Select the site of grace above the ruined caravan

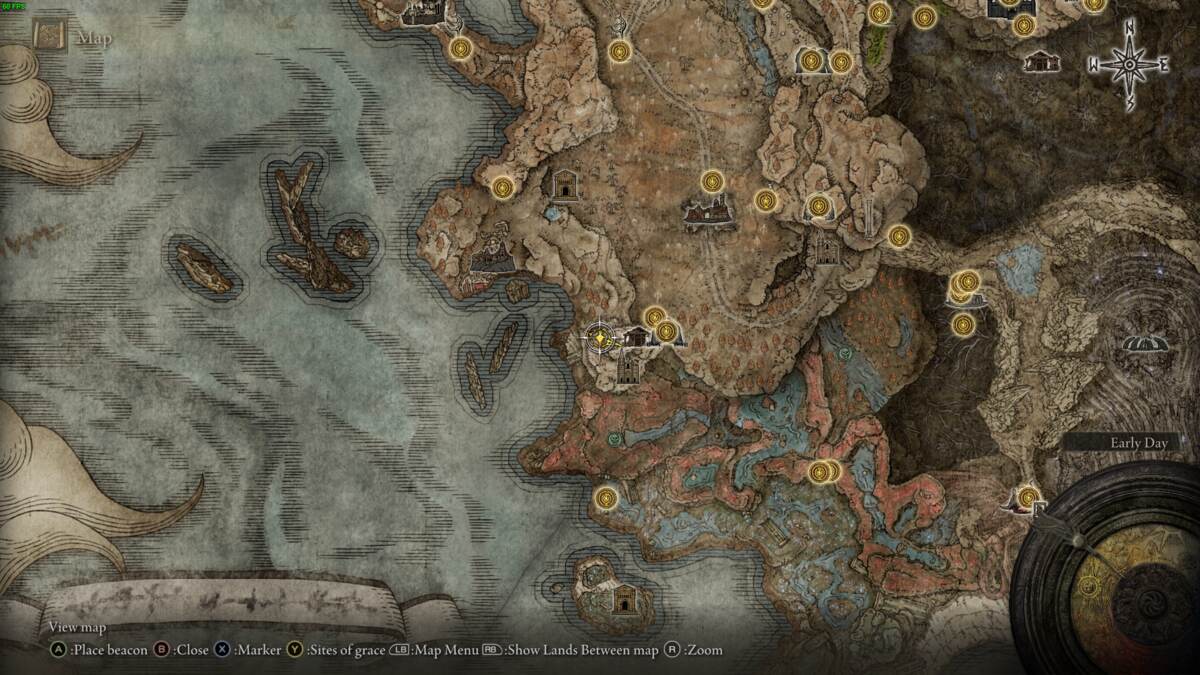pyautogui.click(x=712, y=182)
